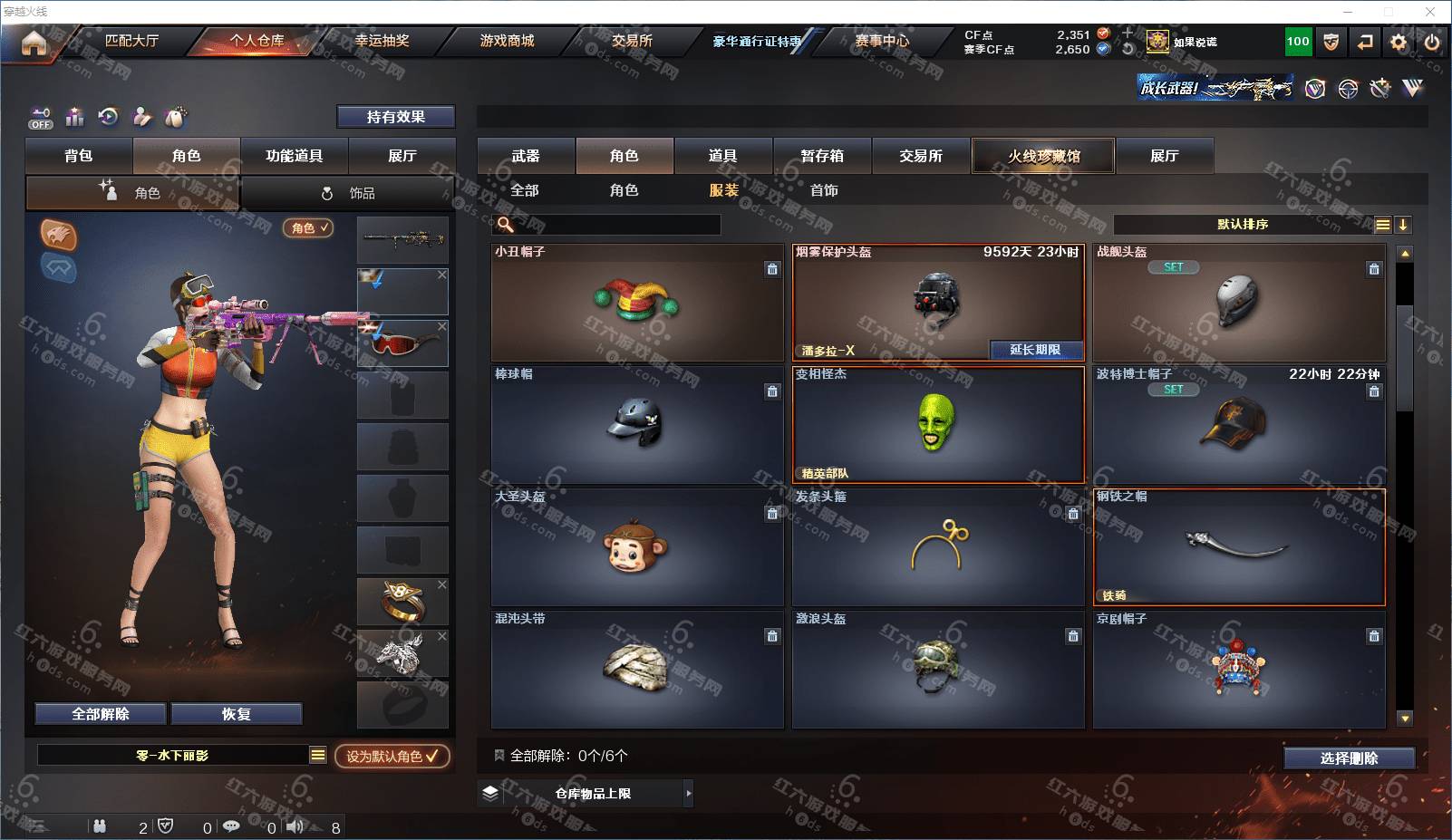The width and height of the screenshot is (1452, 840).
Task: Go to 游戏商城 game shop
Action: tap(507, 41)
